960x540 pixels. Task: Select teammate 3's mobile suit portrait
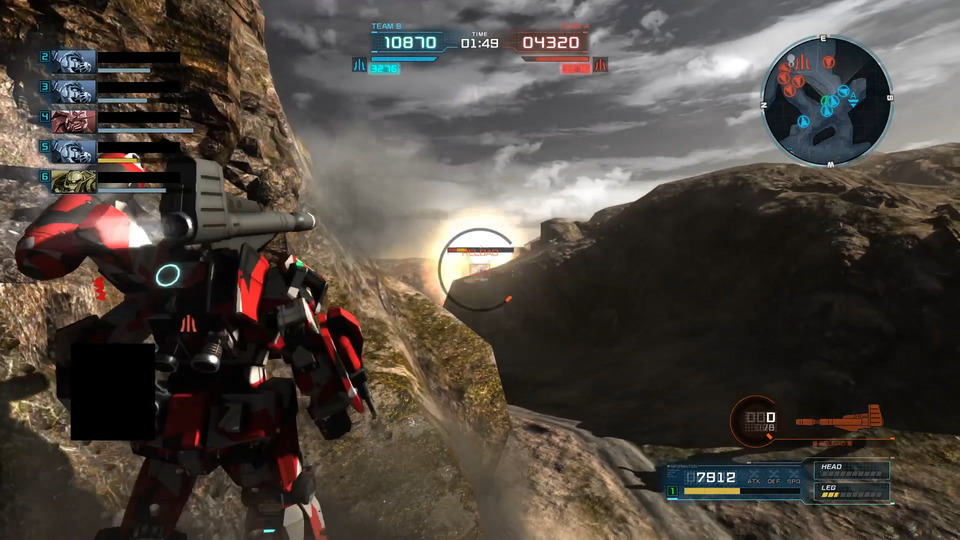(x=73, y=92)
